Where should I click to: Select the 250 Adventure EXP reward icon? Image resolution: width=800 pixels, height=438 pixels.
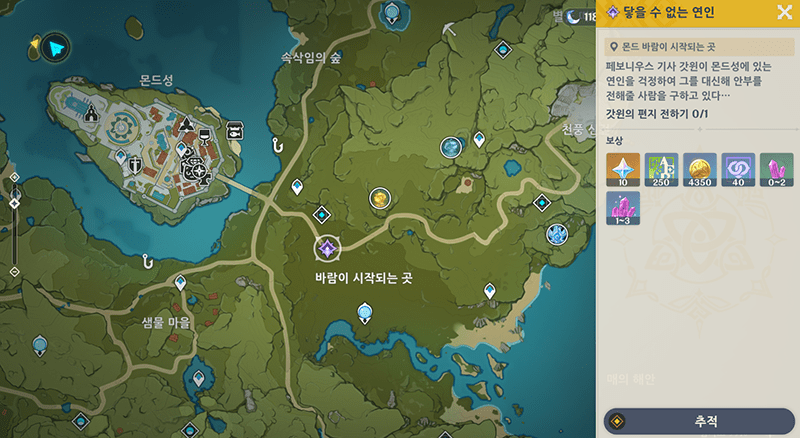point(661,170)
